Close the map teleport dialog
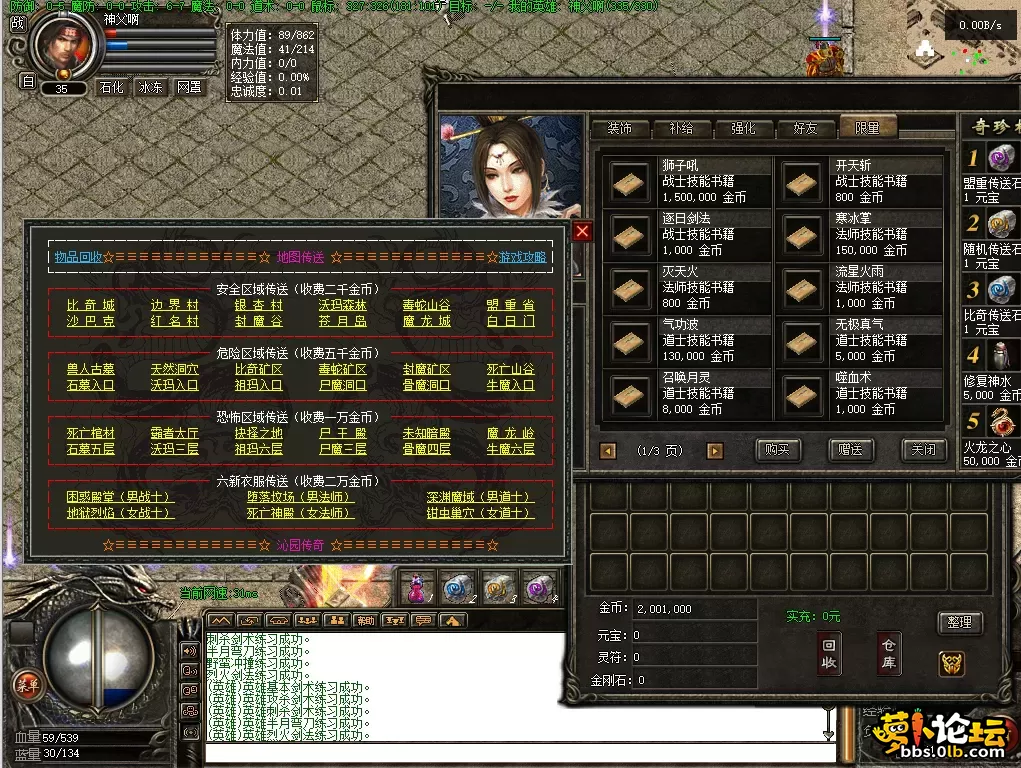This screenshot has width=1021, height=768. pyautogui.click(x=582, y=232)
